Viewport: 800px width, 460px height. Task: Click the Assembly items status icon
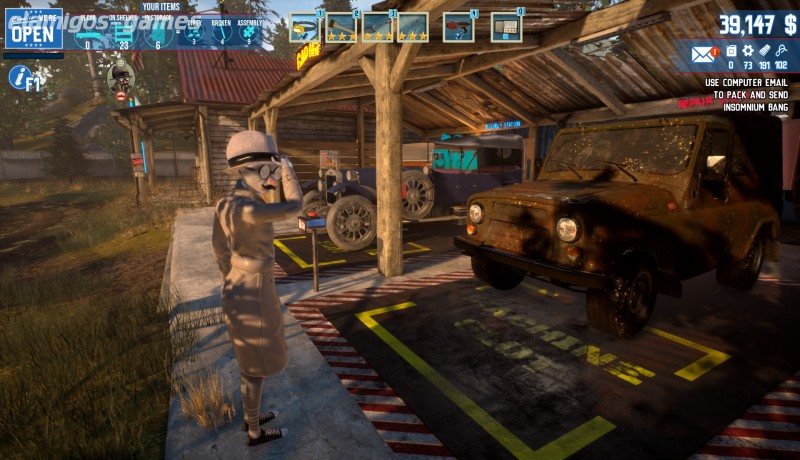pyautogui.click(x=249, y=33)
